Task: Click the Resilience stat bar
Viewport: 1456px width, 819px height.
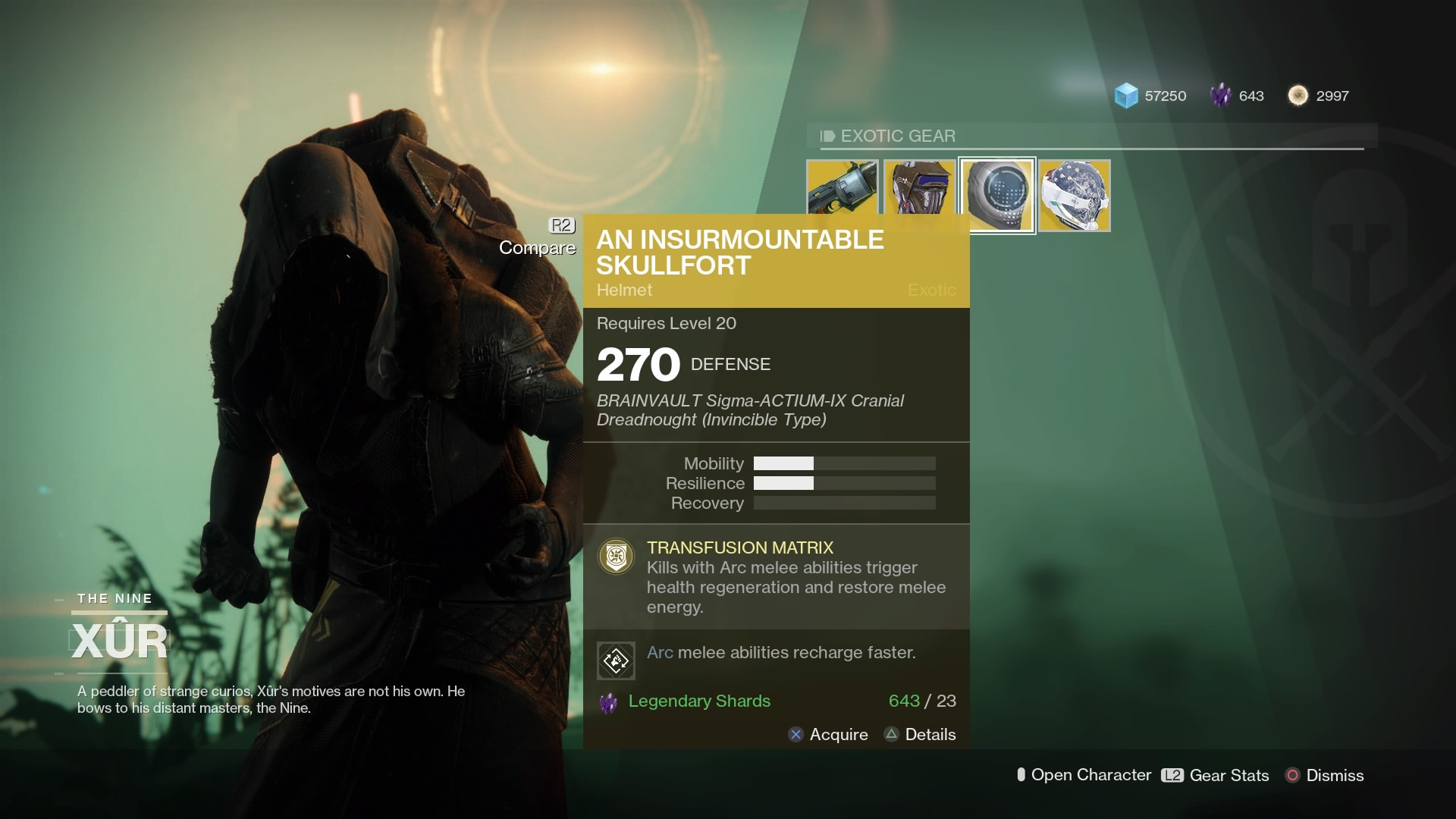Action: (x=844, y=483)
